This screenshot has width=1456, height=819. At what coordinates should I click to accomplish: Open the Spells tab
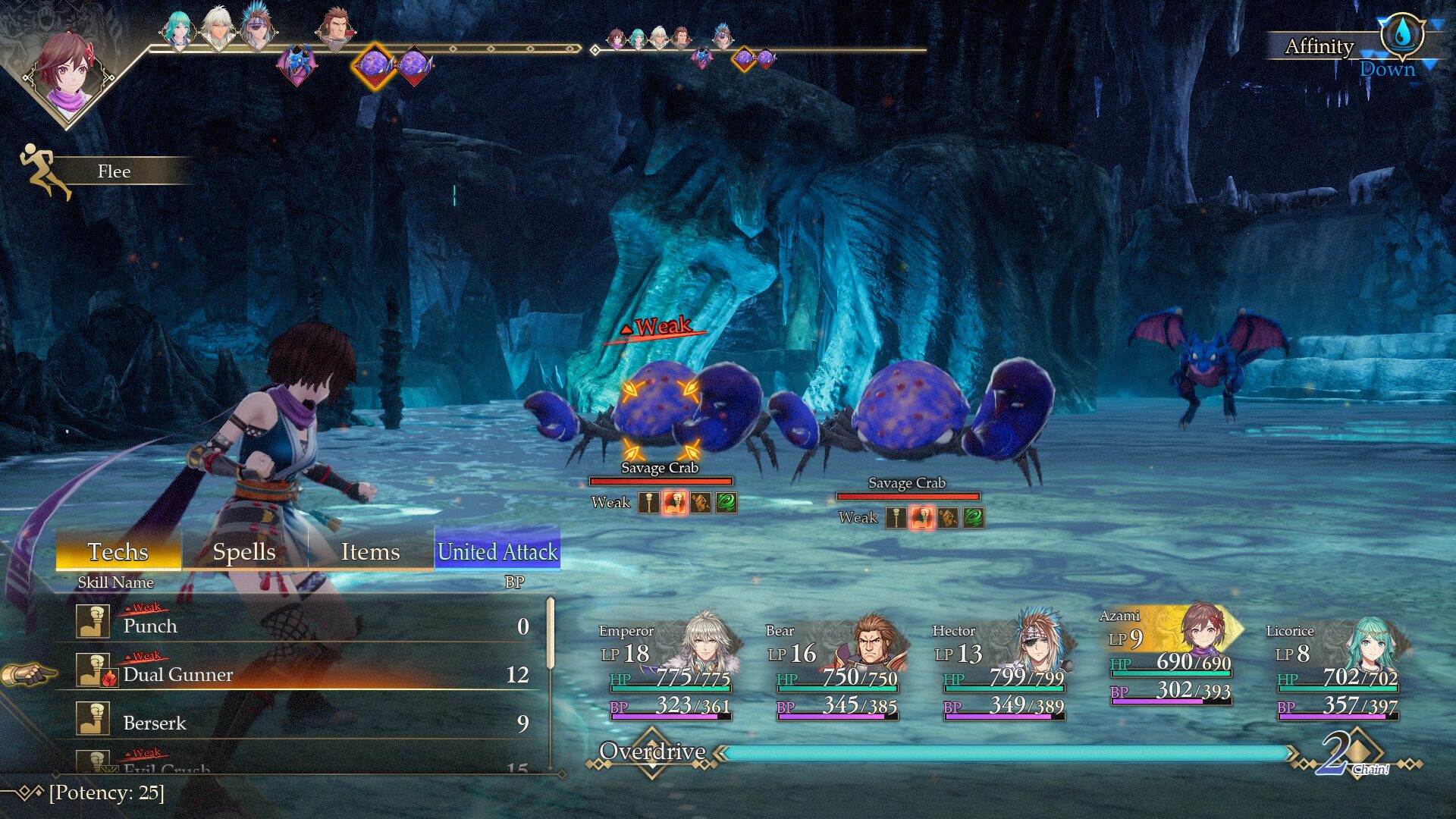[244, 551]
